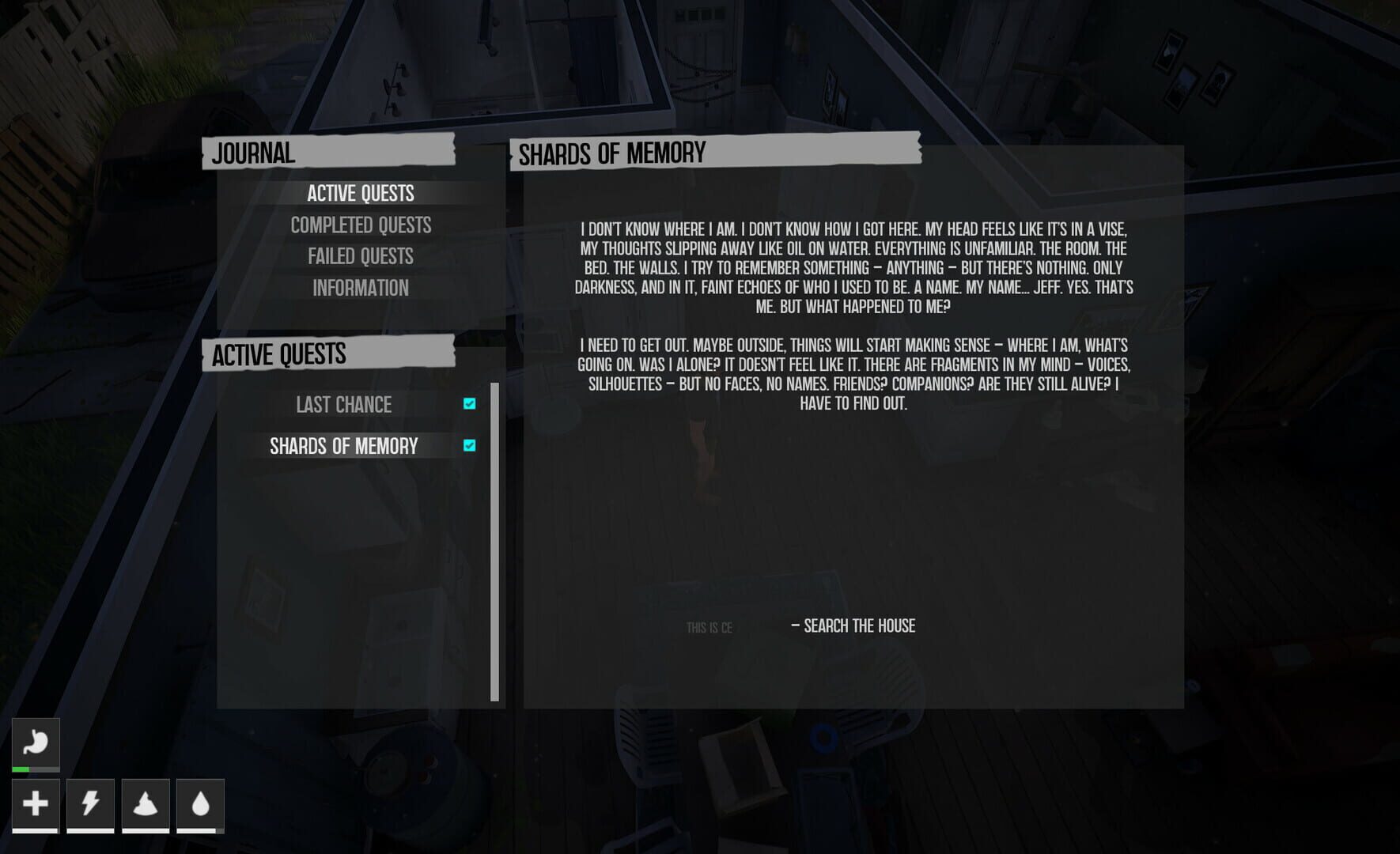Toggle the checkbox next to Last Chance
Image resolution: width=1400 pixels, height=854 pixels.
click(470, 405)
